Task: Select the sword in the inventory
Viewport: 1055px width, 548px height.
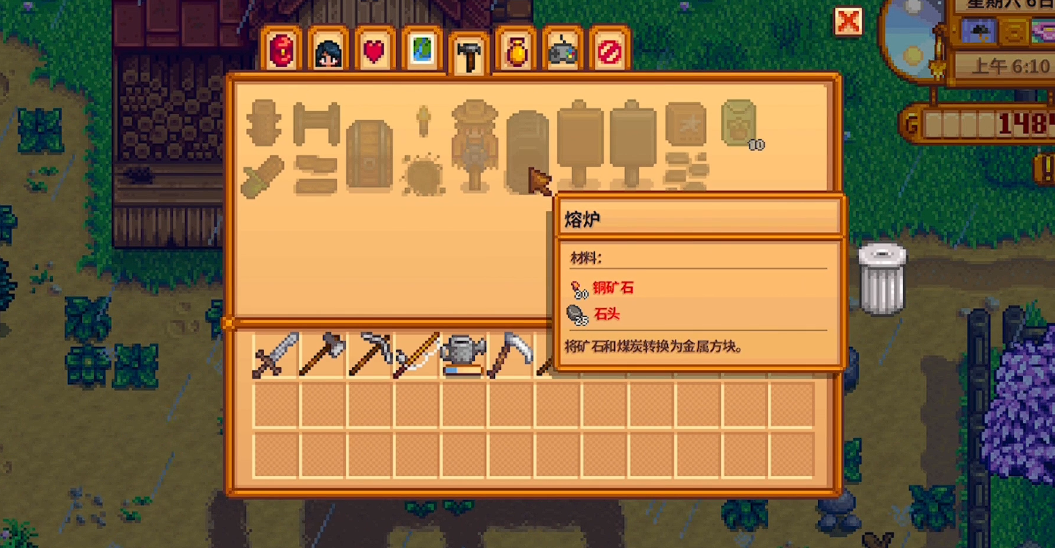Action: 274,355
